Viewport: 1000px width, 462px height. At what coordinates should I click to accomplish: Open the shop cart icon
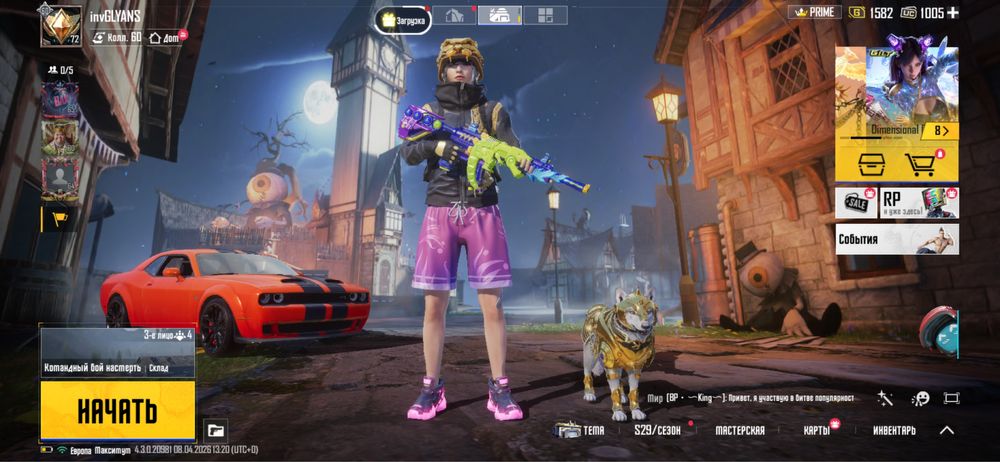click(x=924, y=165)
